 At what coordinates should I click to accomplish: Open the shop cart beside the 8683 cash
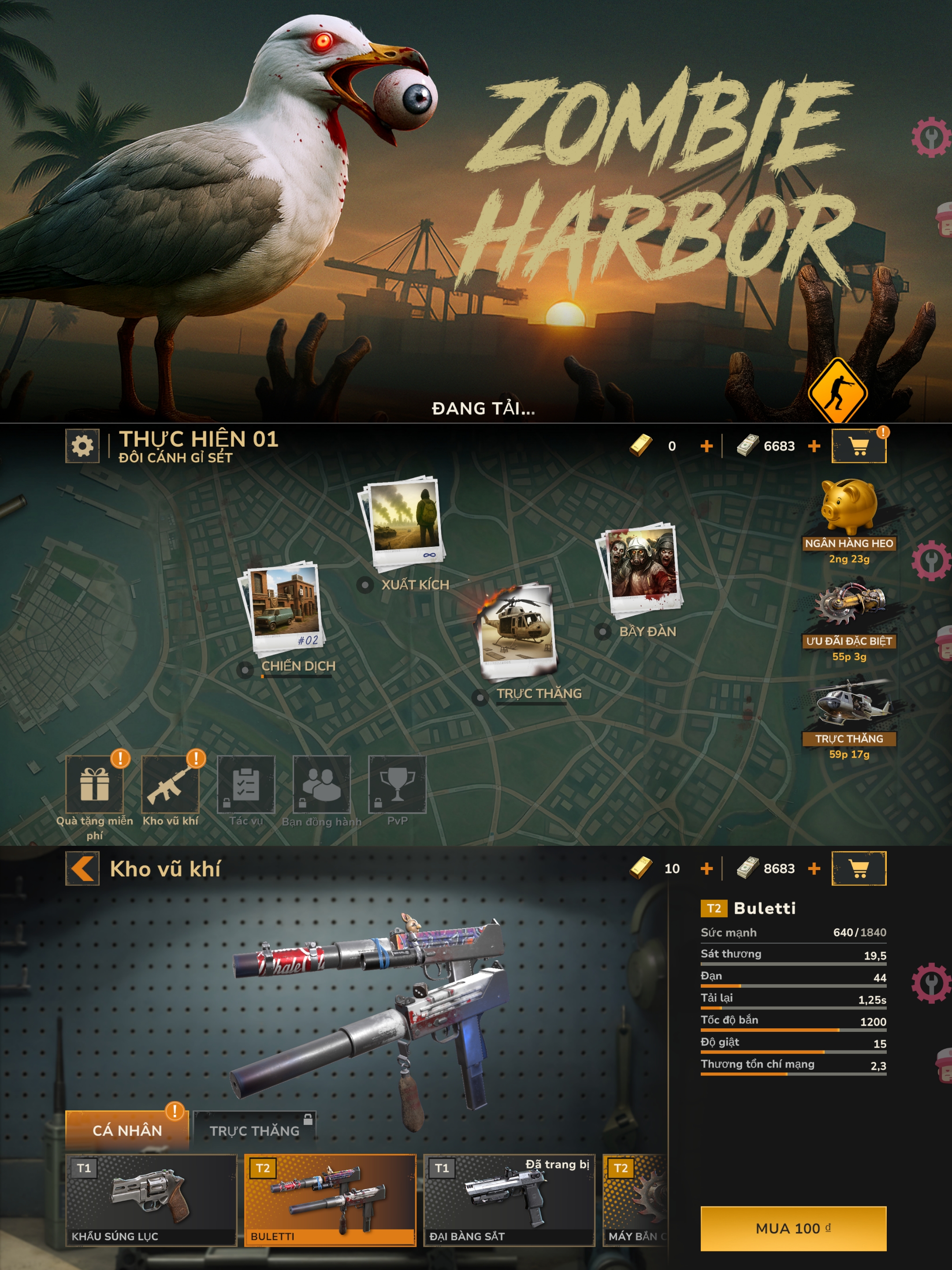859,868
